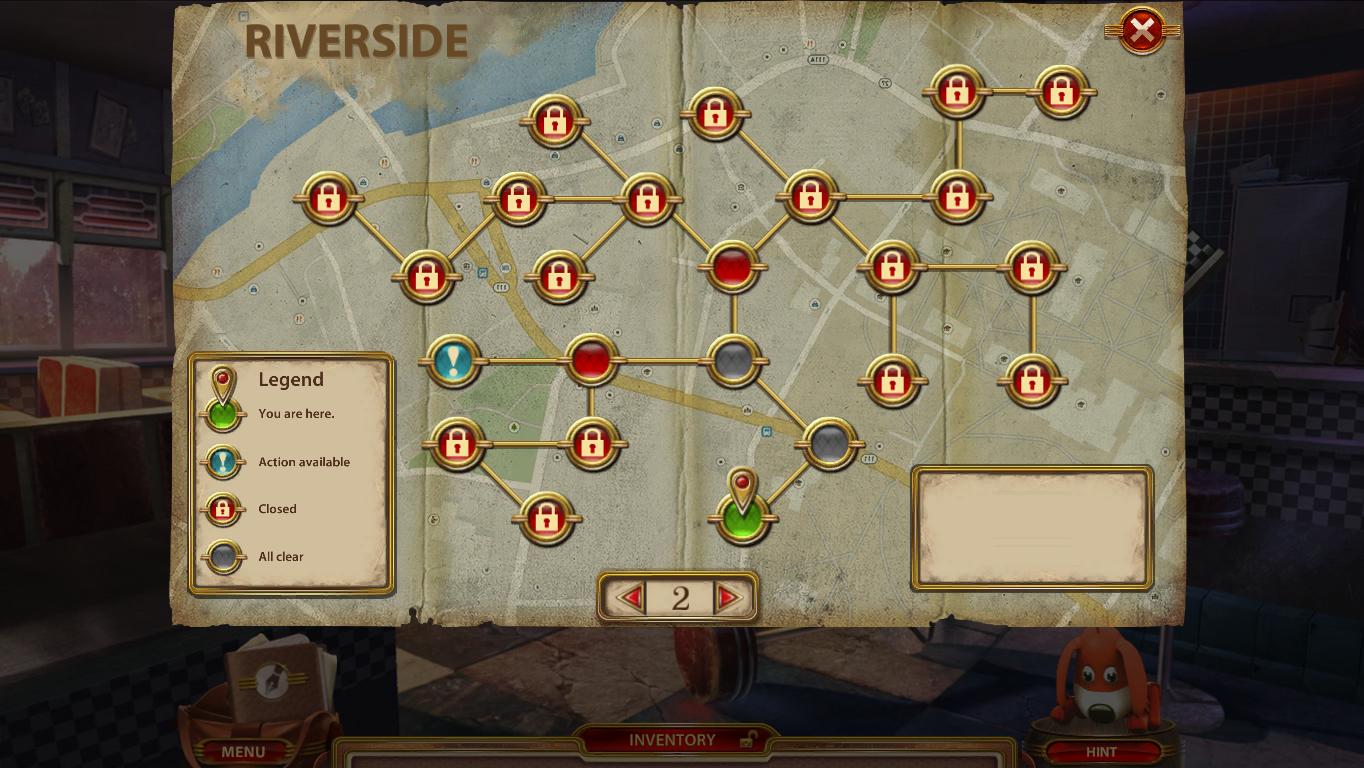This screenshot has height=768, width=1364.
Task: Select the red unlocked node near map center
Action: pos(734,265)
